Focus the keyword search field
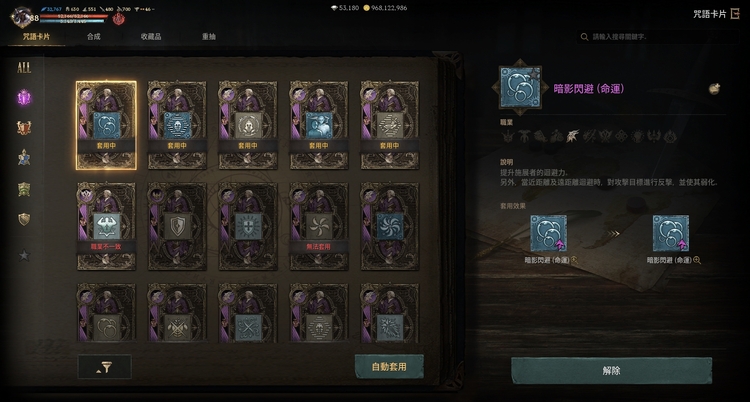The image size is (750, 402). click(650, 37)
